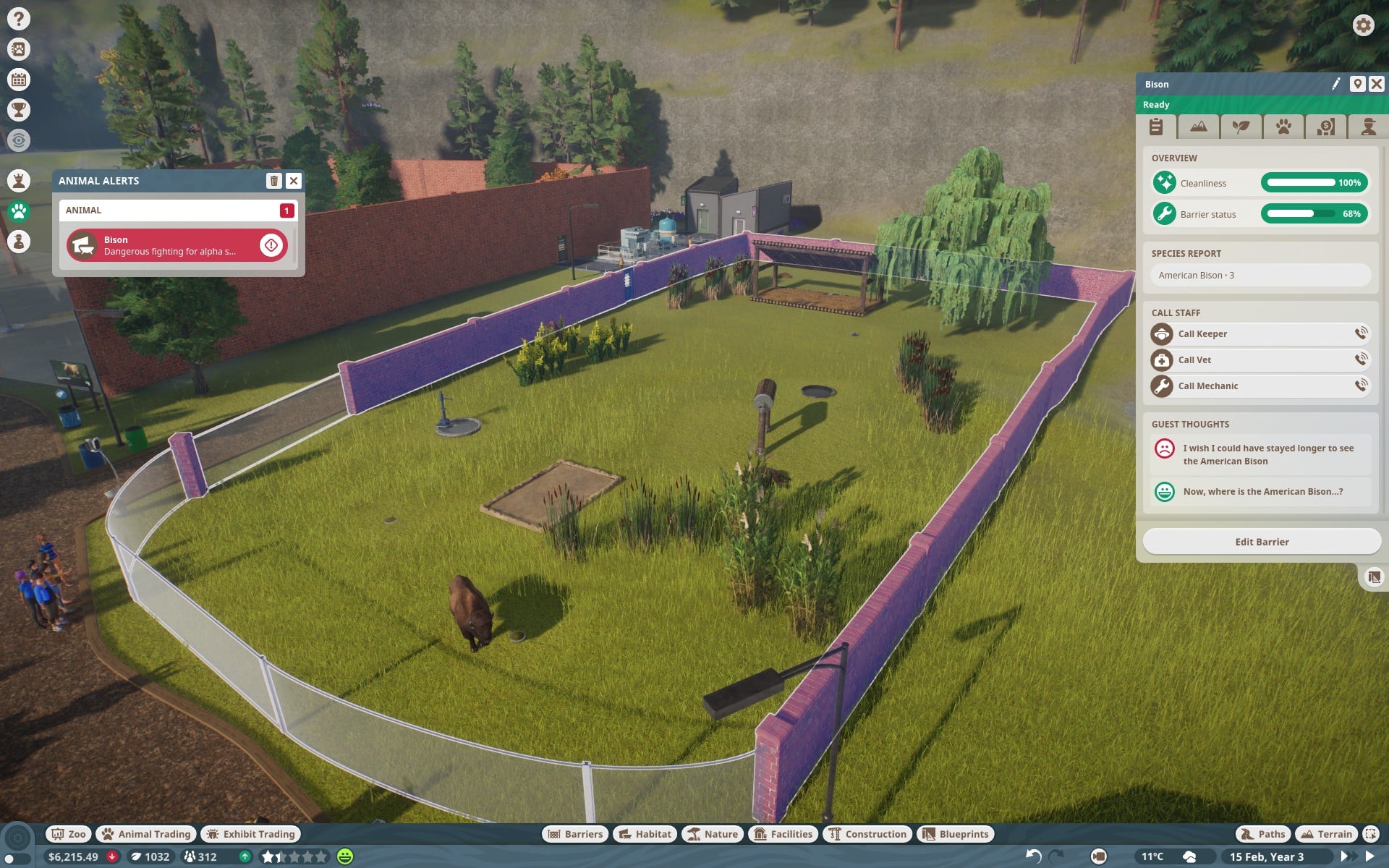Rename habitat using the pencil icon
Screen dimensions: 1389x868
1335,84
